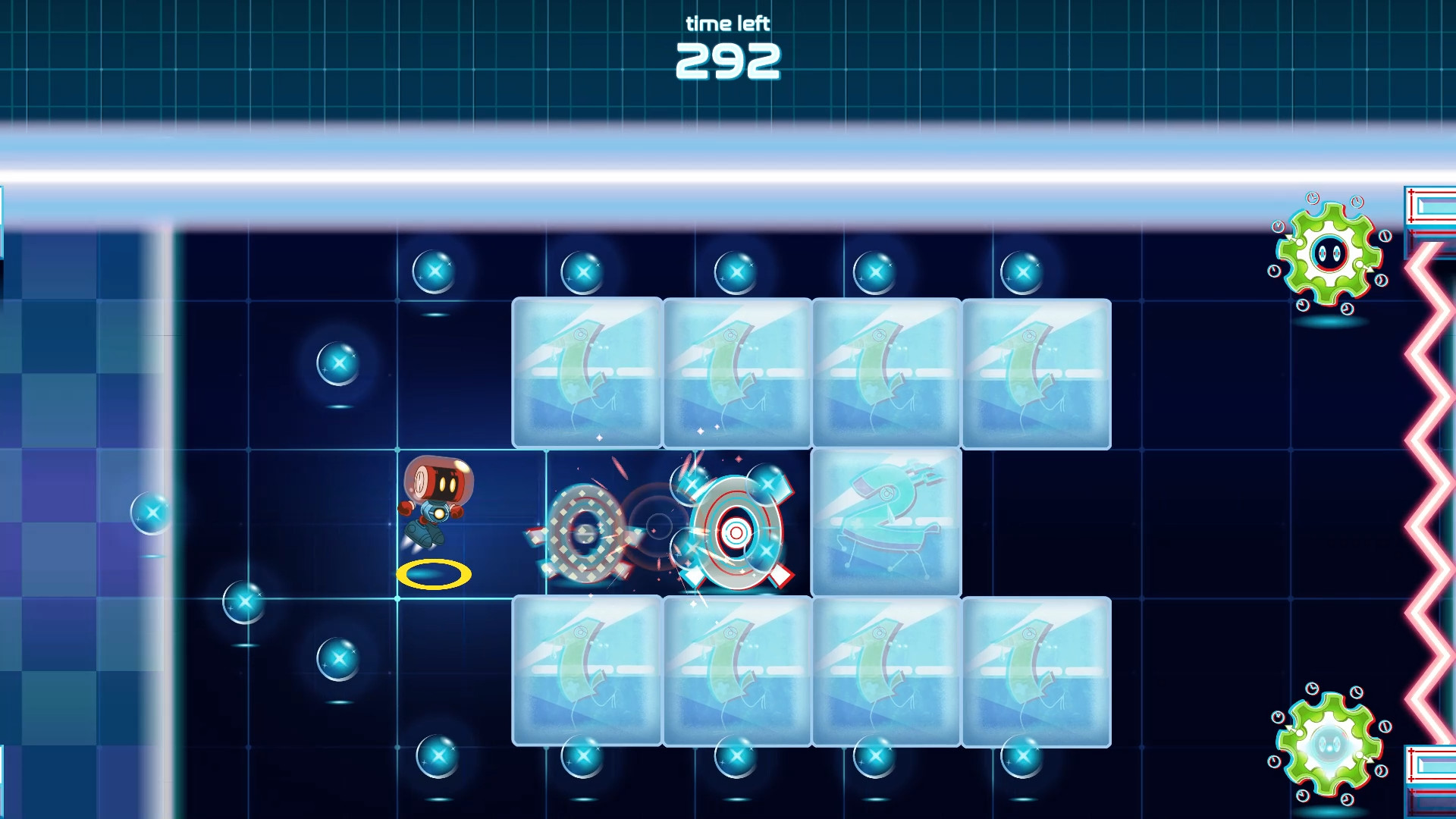Select the green gear enemy near the top-right

pyautogui.click(x=1327, y=254)
